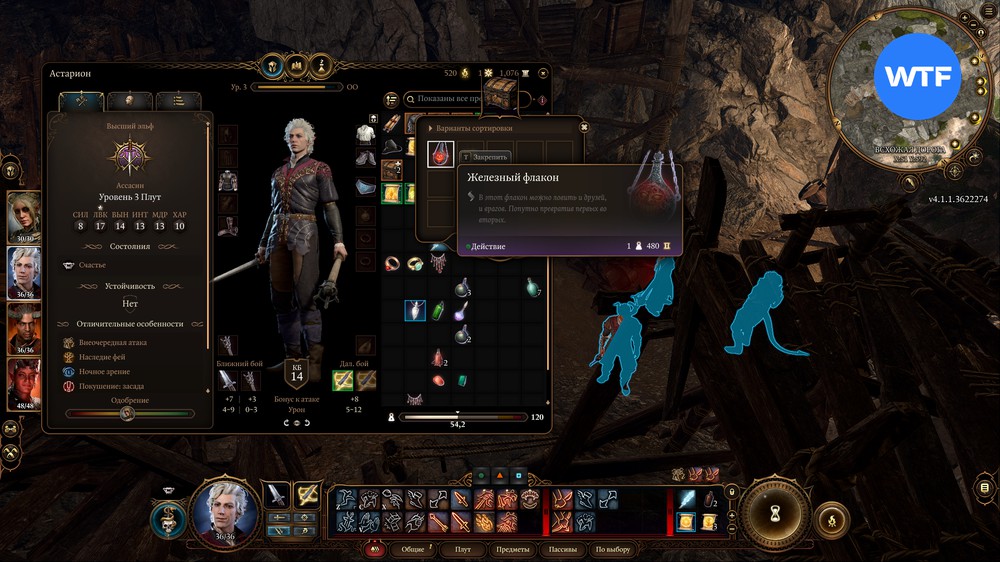Switch to the «Общие» hotbar tab
The width and height of the screenshot is (1000, 562).
pyautogui.click(x=413, y=550)
